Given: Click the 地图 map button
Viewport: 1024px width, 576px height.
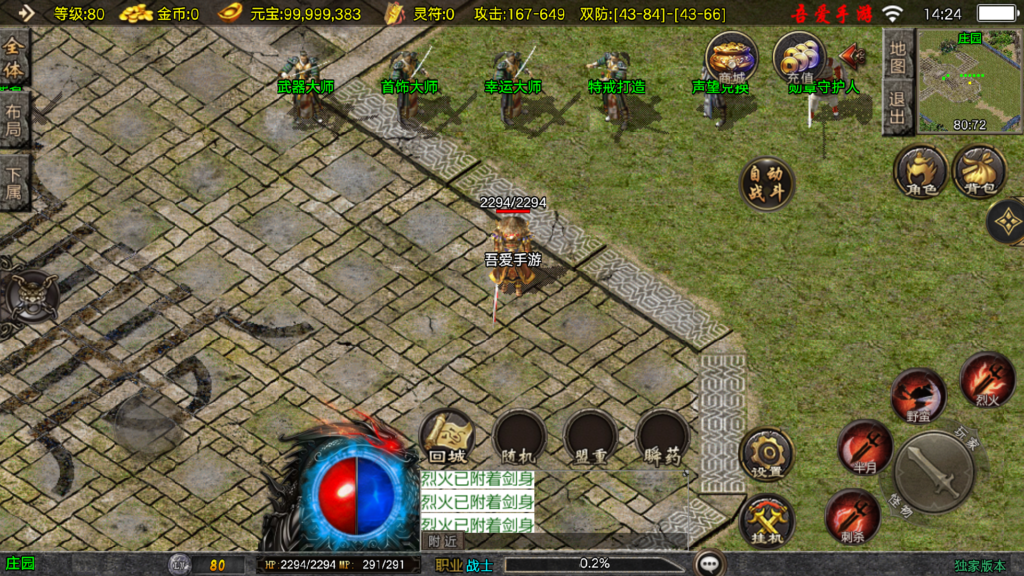Looking at the screenshot, I should 898,57.
